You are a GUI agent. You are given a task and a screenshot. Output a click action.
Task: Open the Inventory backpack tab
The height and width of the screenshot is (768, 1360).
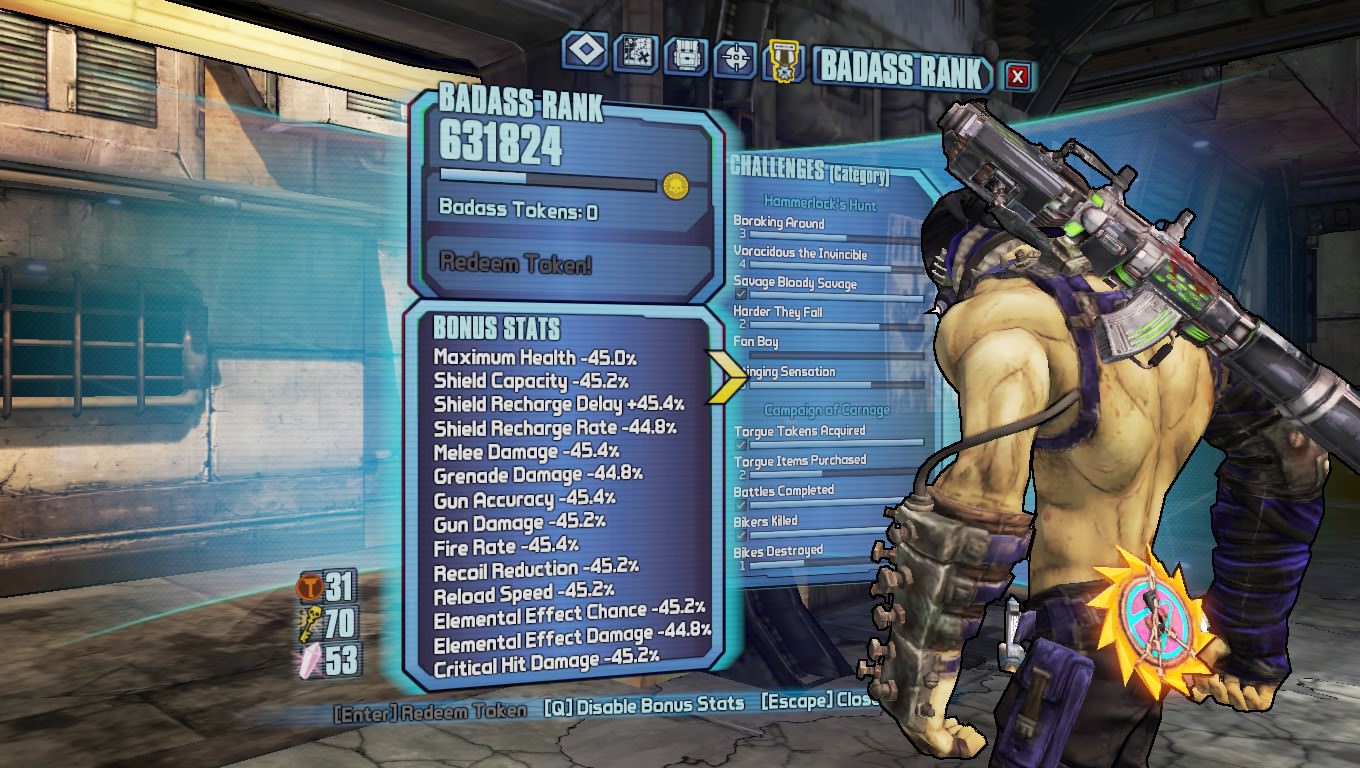click(x=686, y=57)
